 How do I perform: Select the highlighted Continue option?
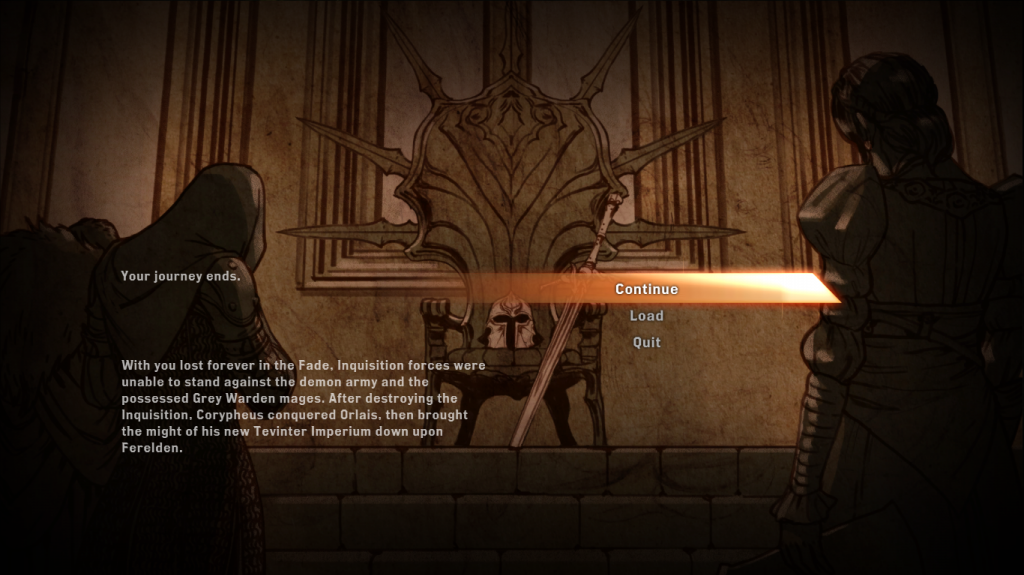tap(646, 289)
